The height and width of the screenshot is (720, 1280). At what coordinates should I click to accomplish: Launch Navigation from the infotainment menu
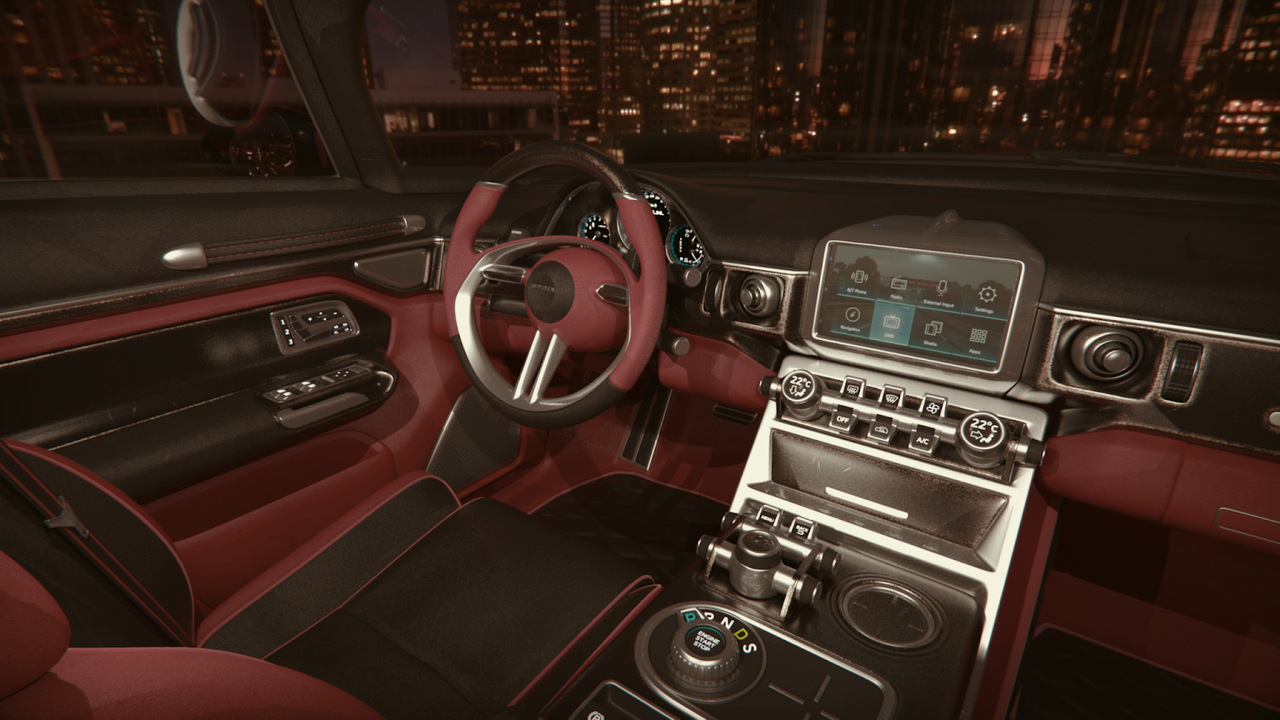[x=851, y=318]
